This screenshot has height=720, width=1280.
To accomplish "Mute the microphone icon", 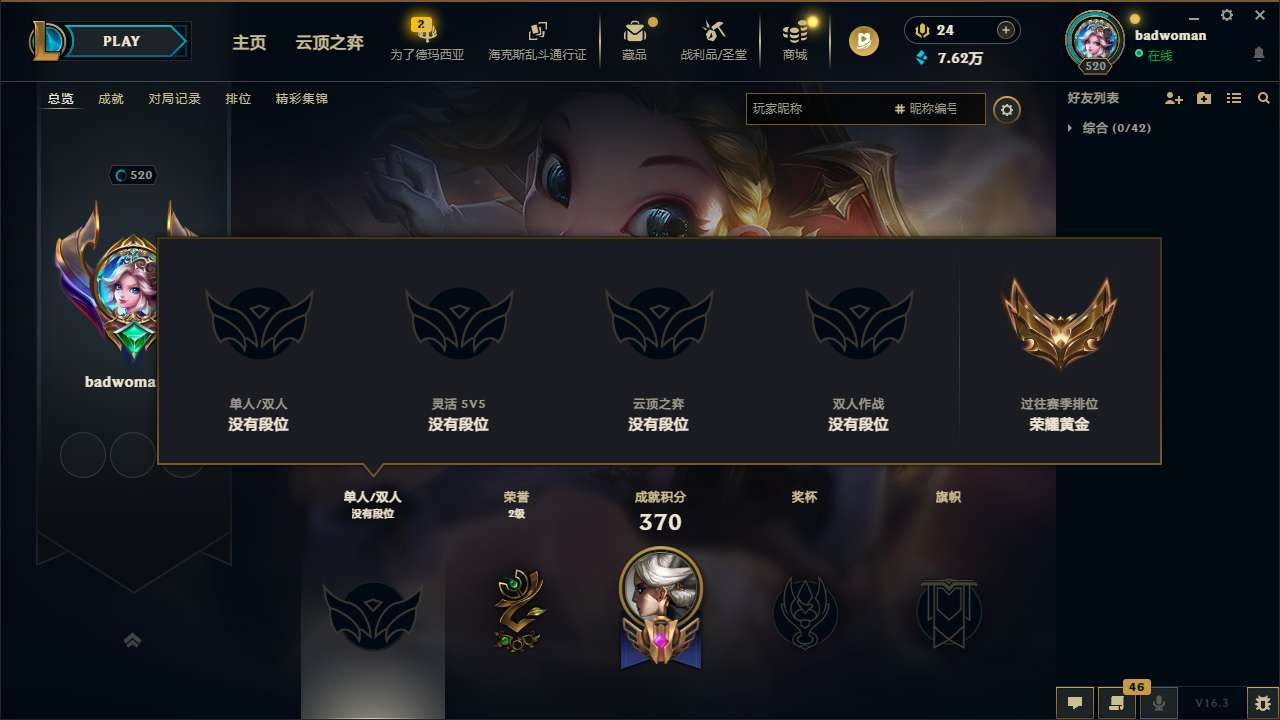I will (1159, 703).
